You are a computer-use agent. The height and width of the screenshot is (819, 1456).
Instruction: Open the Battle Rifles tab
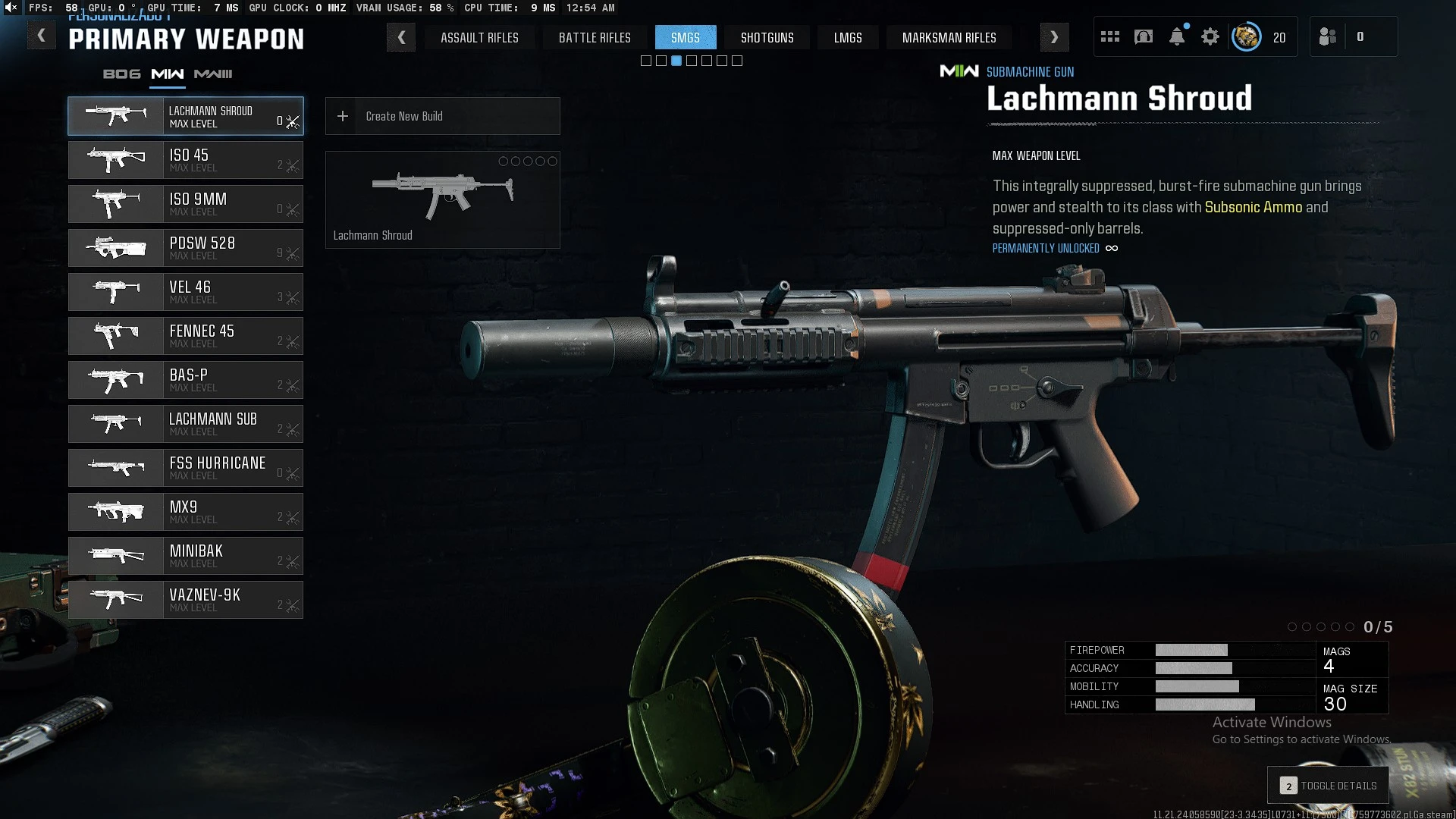click(x=595, y=38)
